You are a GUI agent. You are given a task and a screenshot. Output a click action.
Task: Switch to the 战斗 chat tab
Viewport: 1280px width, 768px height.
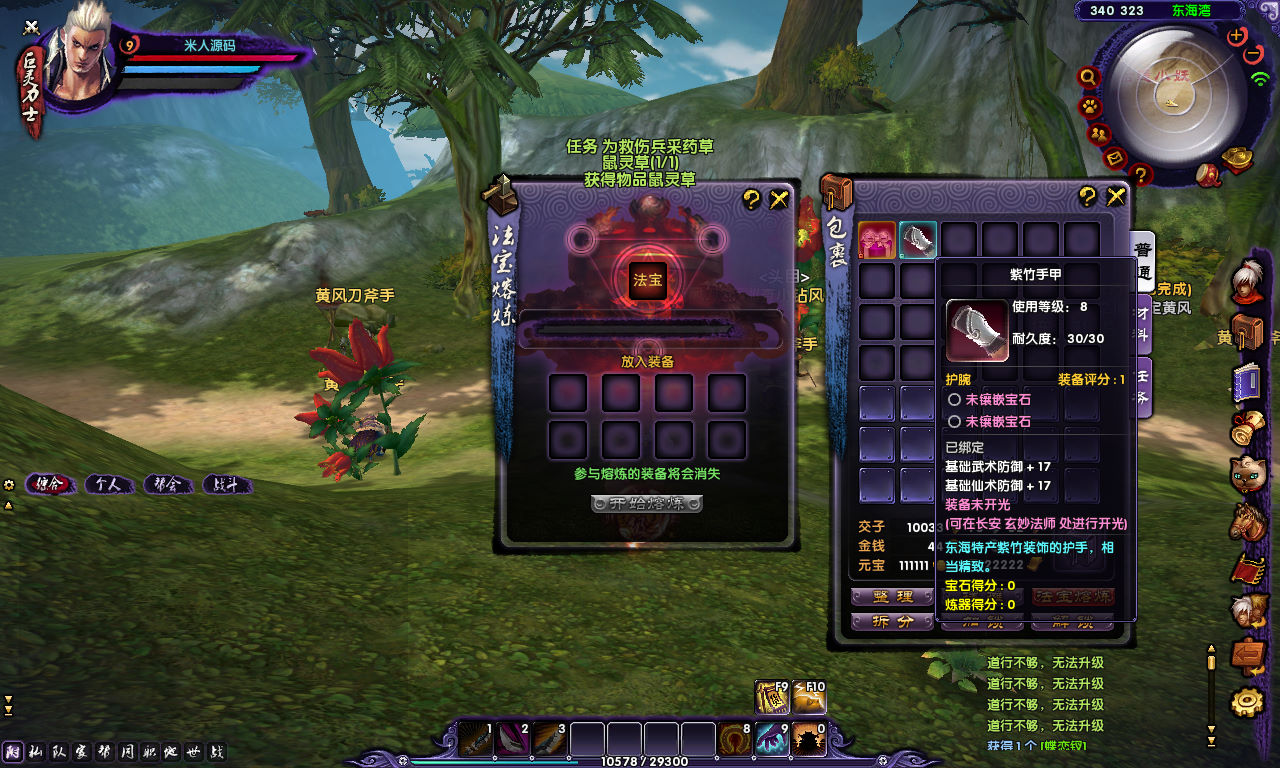click(226, 485)
